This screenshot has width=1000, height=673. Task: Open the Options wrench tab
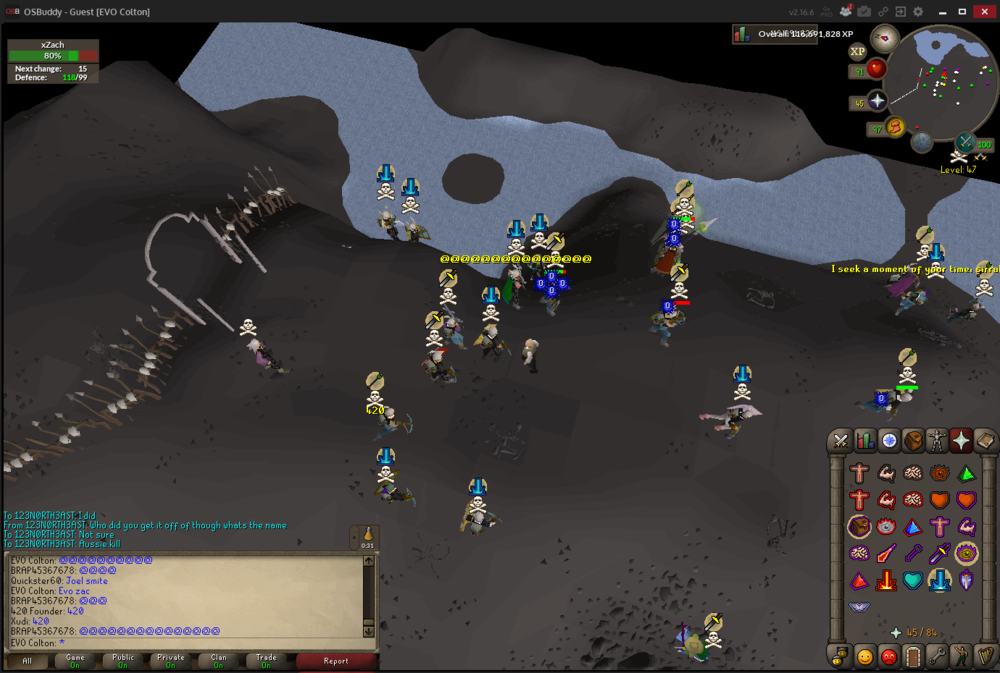click(937, 657)
